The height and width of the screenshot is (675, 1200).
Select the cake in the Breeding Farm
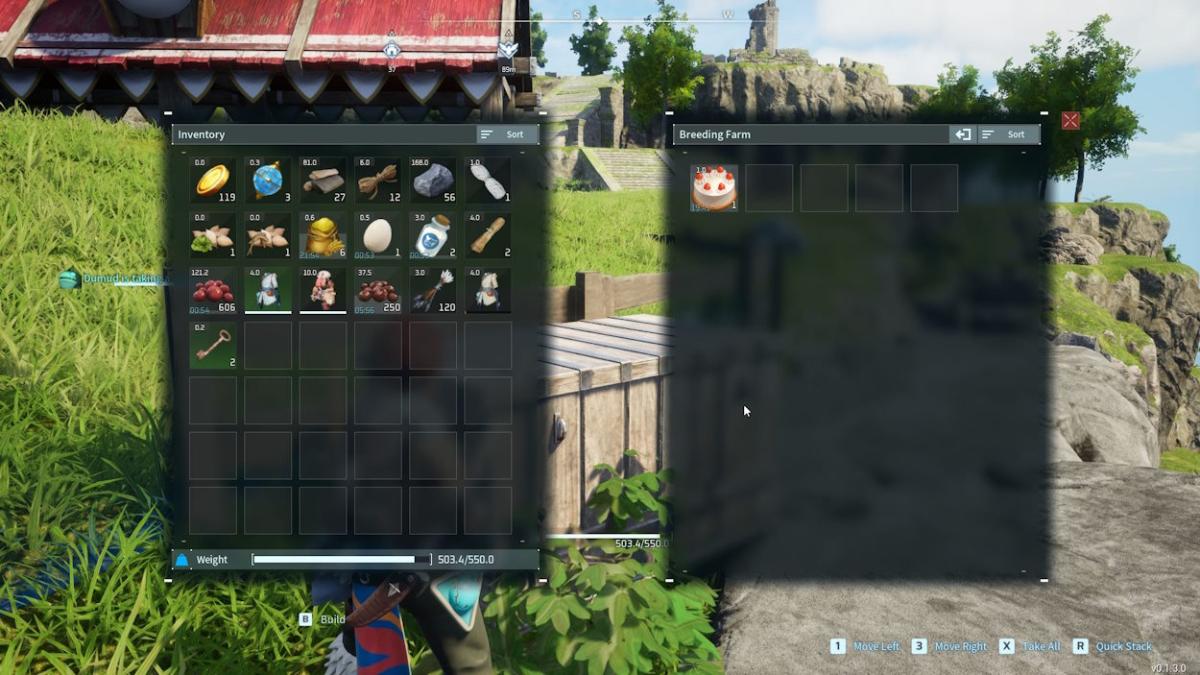click(714, 188)
